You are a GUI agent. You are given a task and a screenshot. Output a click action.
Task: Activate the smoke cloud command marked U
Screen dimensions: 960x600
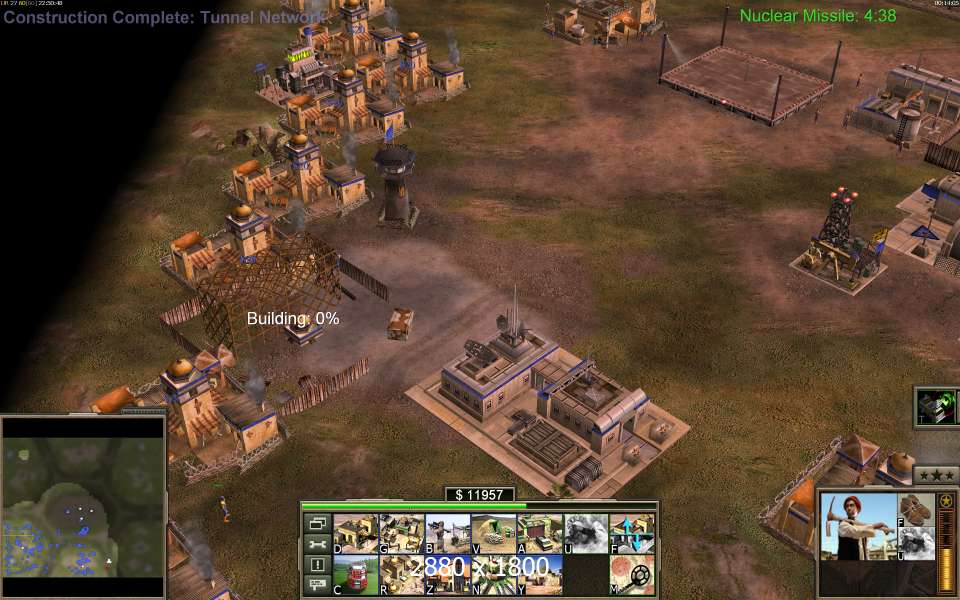coord(585,533)
